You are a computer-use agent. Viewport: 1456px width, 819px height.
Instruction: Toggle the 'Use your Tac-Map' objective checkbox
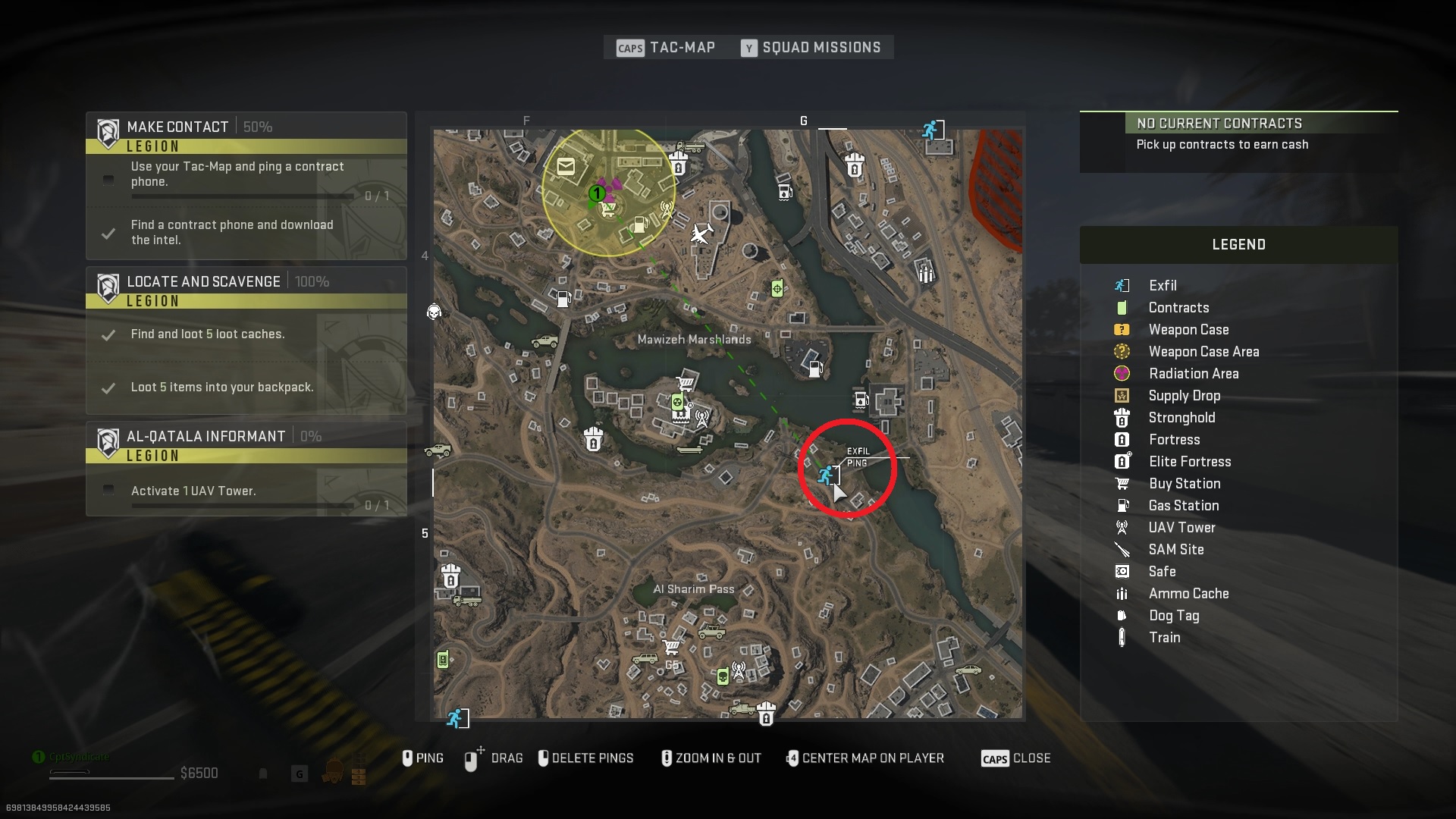108,180
